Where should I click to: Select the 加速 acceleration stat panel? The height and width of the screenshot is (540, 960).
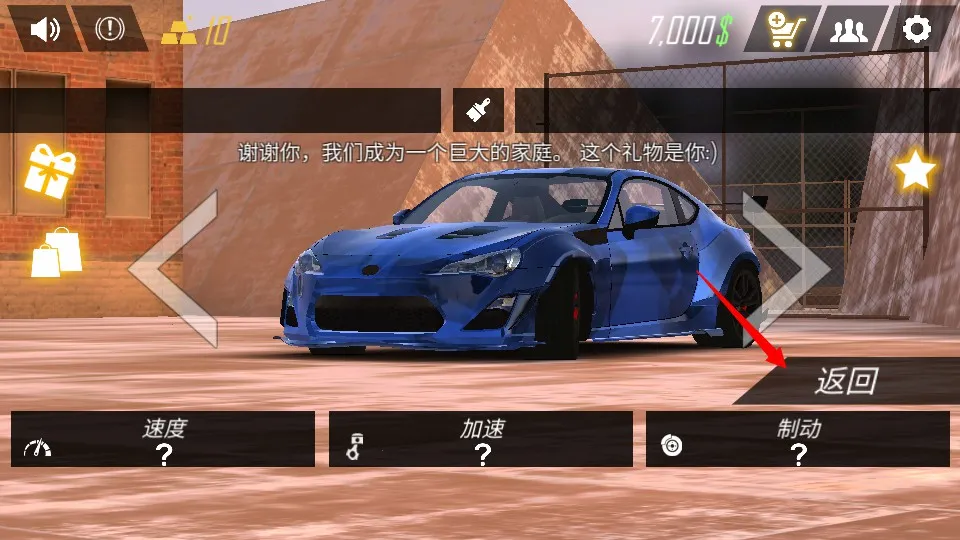pos(481,439)
